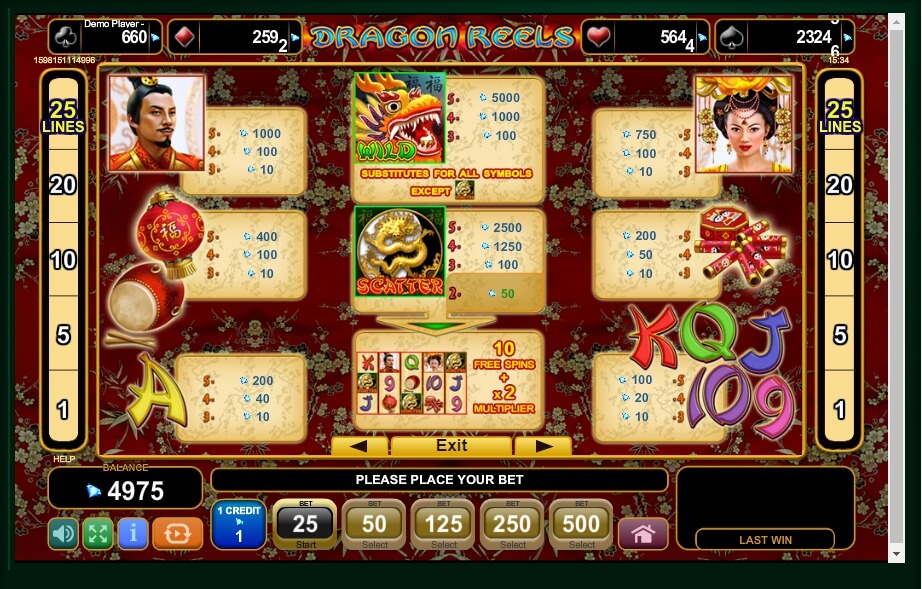Set 10 lines on left selector
The image size is (922, 589).
coord(63,260)
